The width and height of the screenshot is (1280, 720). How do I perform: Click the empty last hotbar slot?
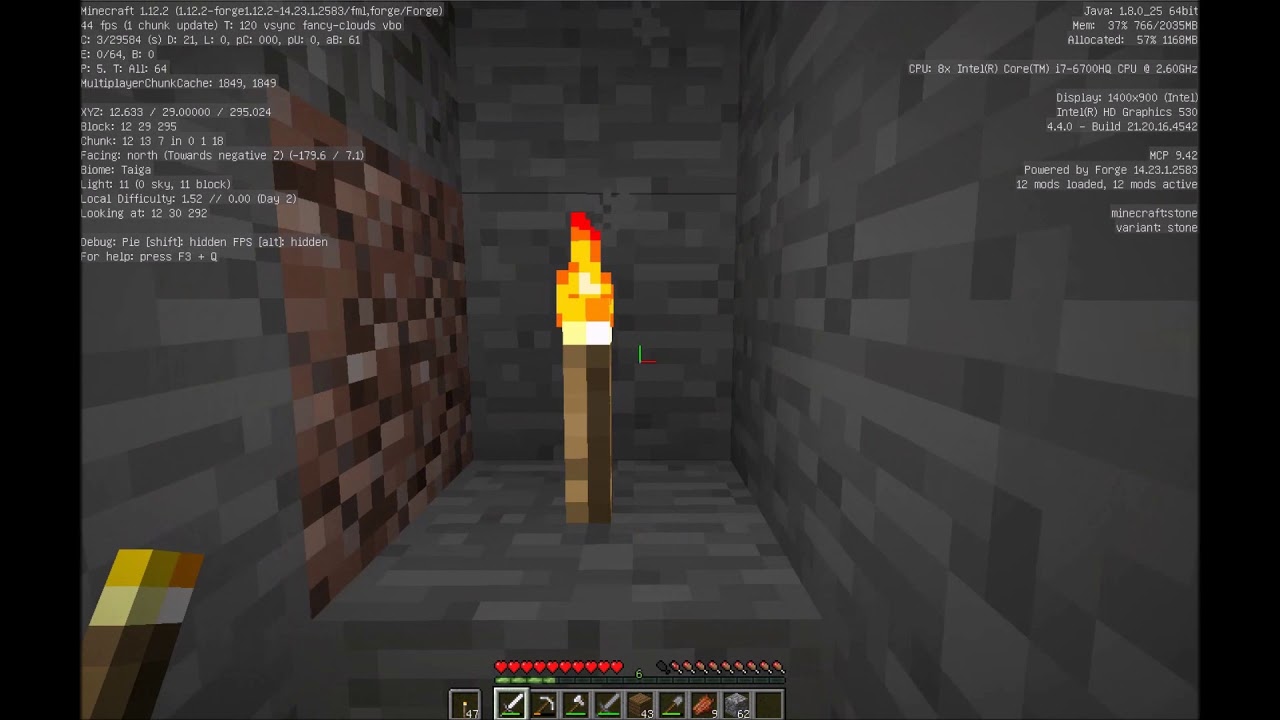(766, 703)
